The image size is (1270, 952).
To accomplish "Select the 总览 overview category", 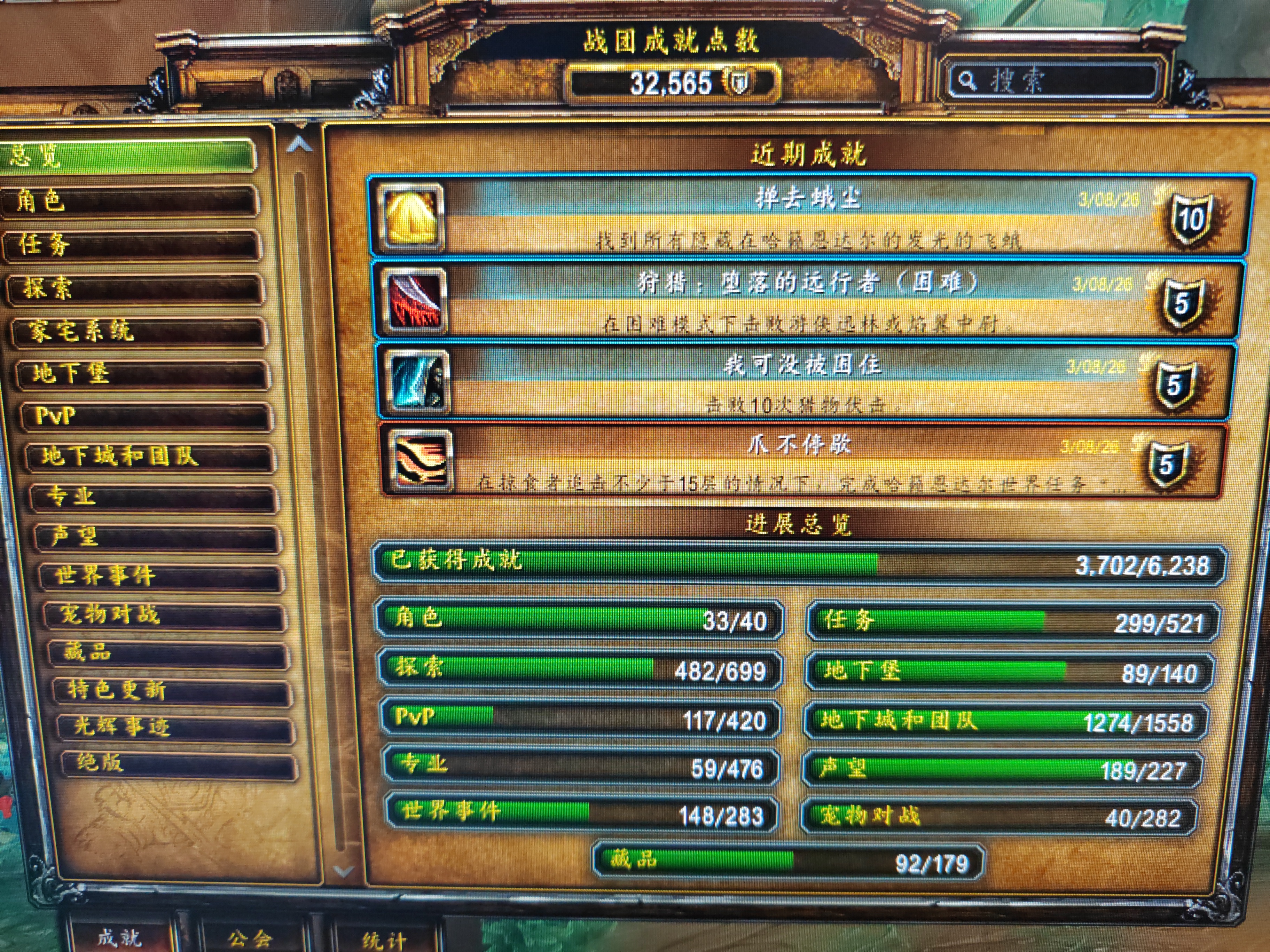I will click(x=126, y=156).
